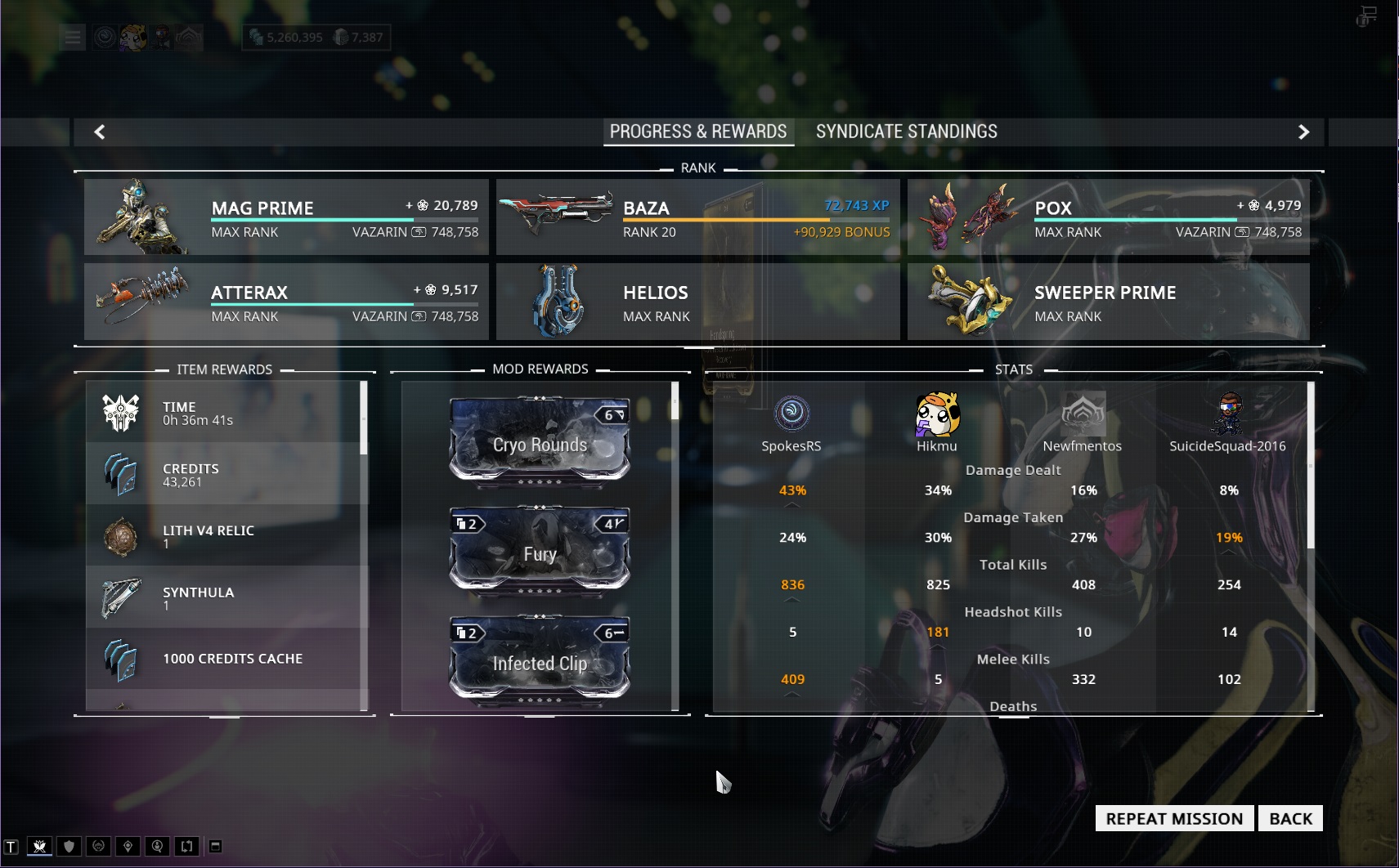This screenshot has width=1399, height=868.
Task: View SpokesRS player avatar
Action: (791, 414)
